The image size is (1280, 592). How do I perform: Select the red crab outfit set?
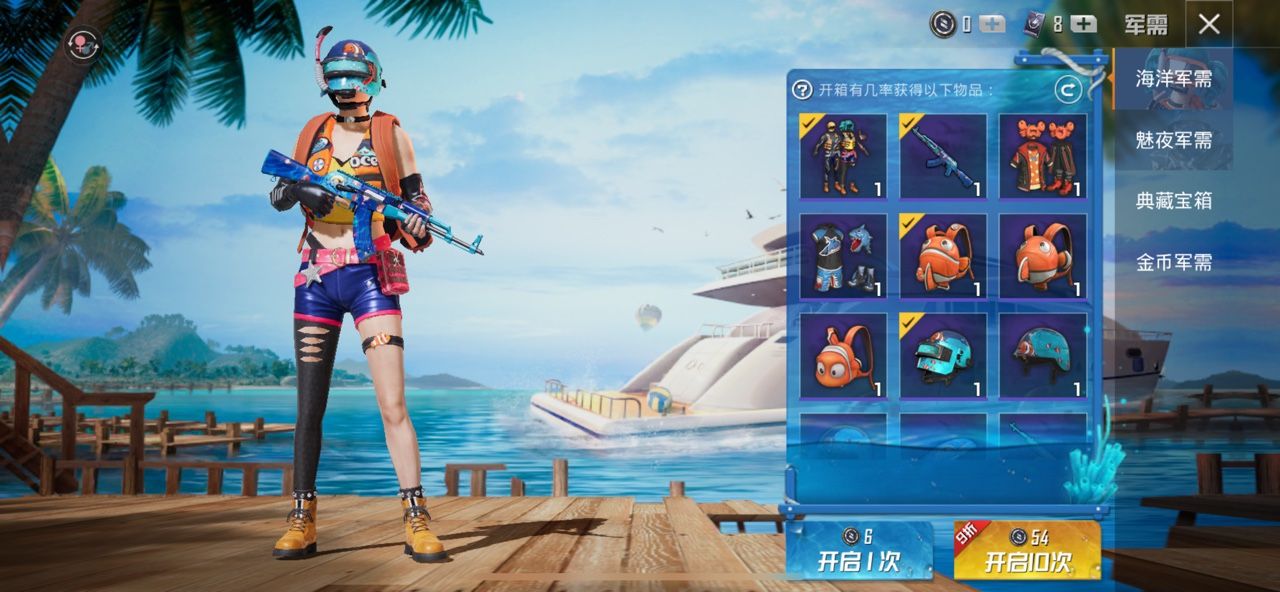coord(1043,156)
